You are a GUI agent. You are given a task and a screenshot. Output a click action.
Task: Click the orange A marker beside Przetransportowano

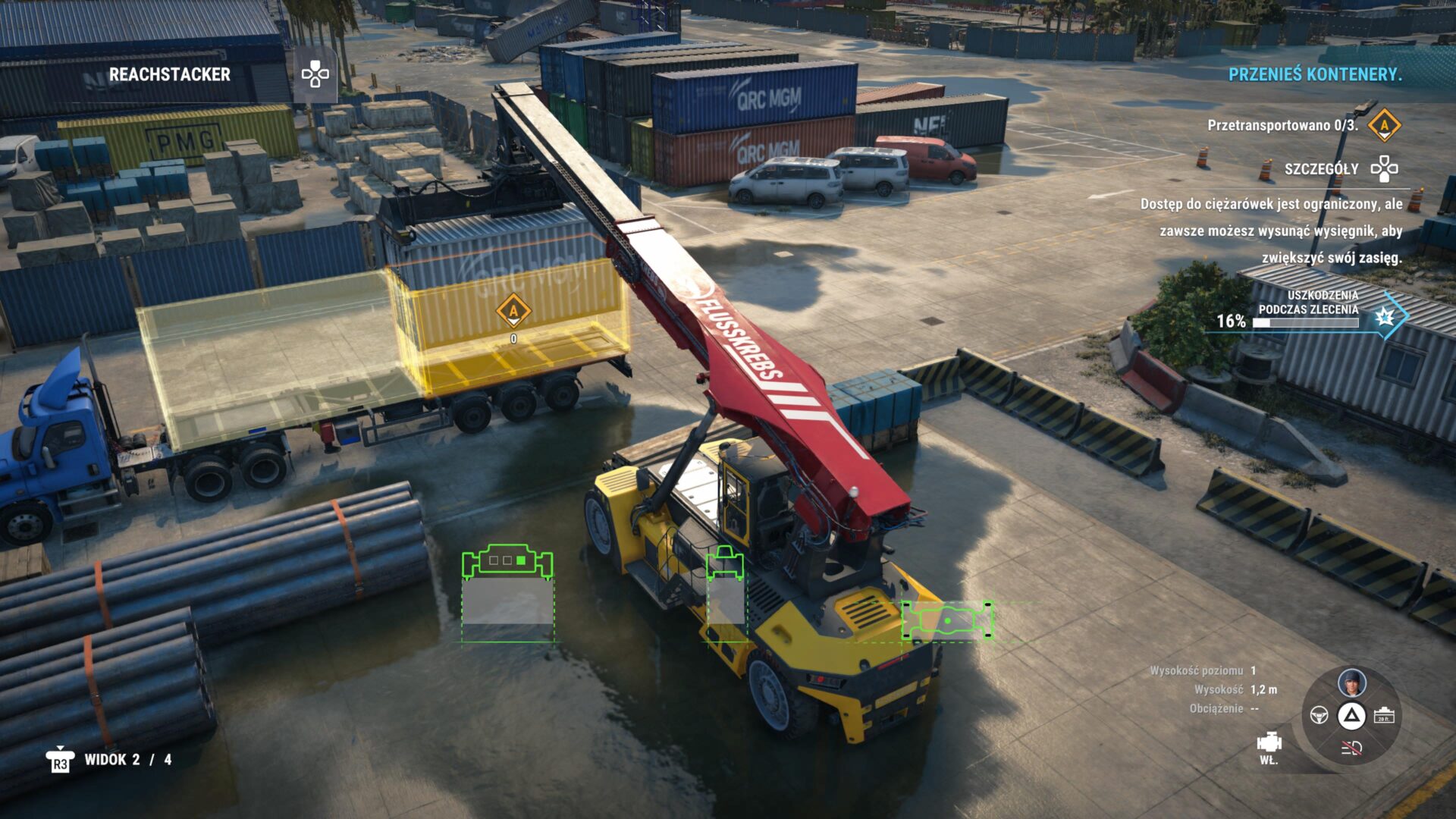click(x=1384, y=125)
